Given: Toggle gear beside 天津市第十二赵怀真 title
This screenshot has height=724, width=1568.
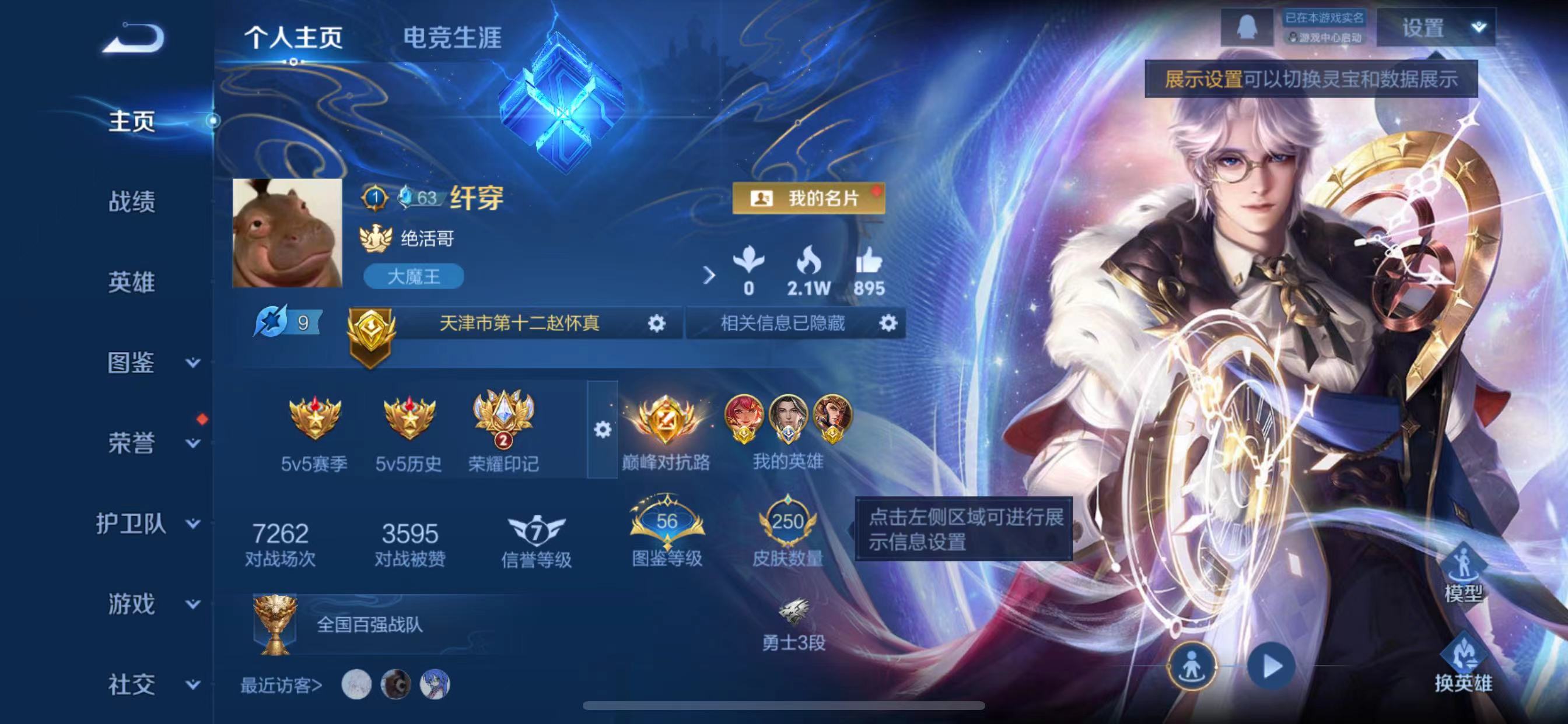Looking at the screenshot, I should point(656,324).
